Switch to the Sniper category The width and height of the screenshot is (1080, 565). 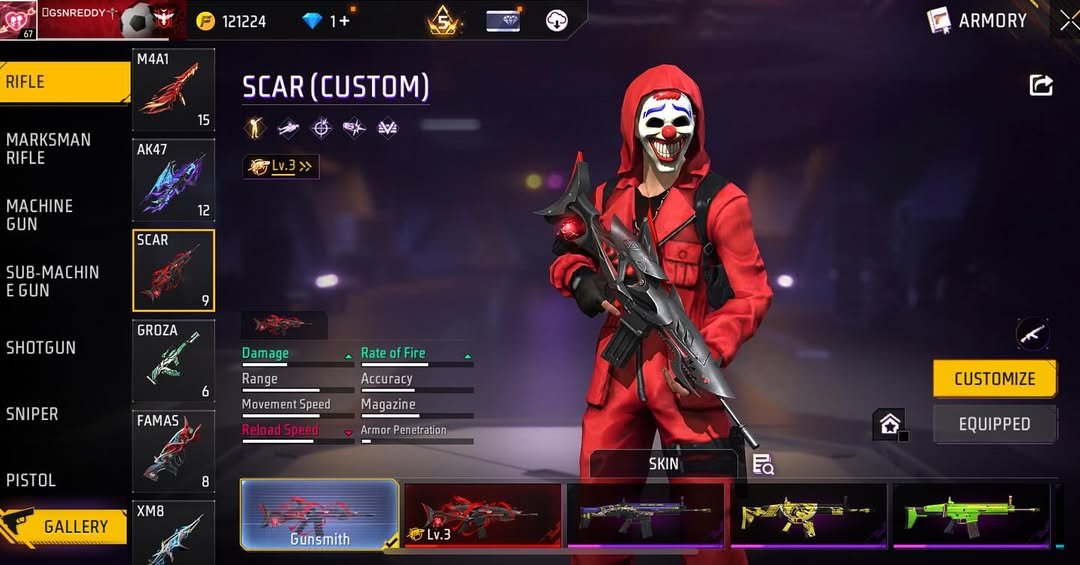(32, 414)
